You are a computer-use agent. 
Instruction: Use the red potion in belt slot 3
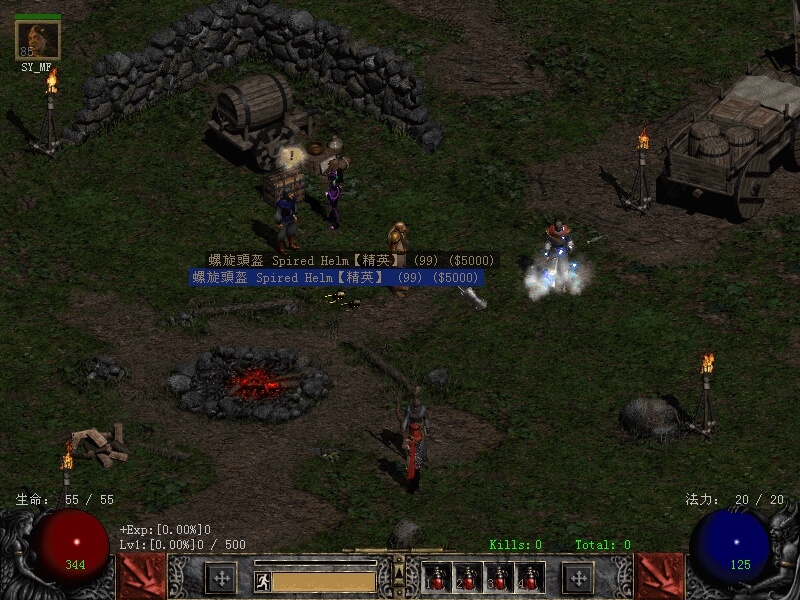[499, 579]
